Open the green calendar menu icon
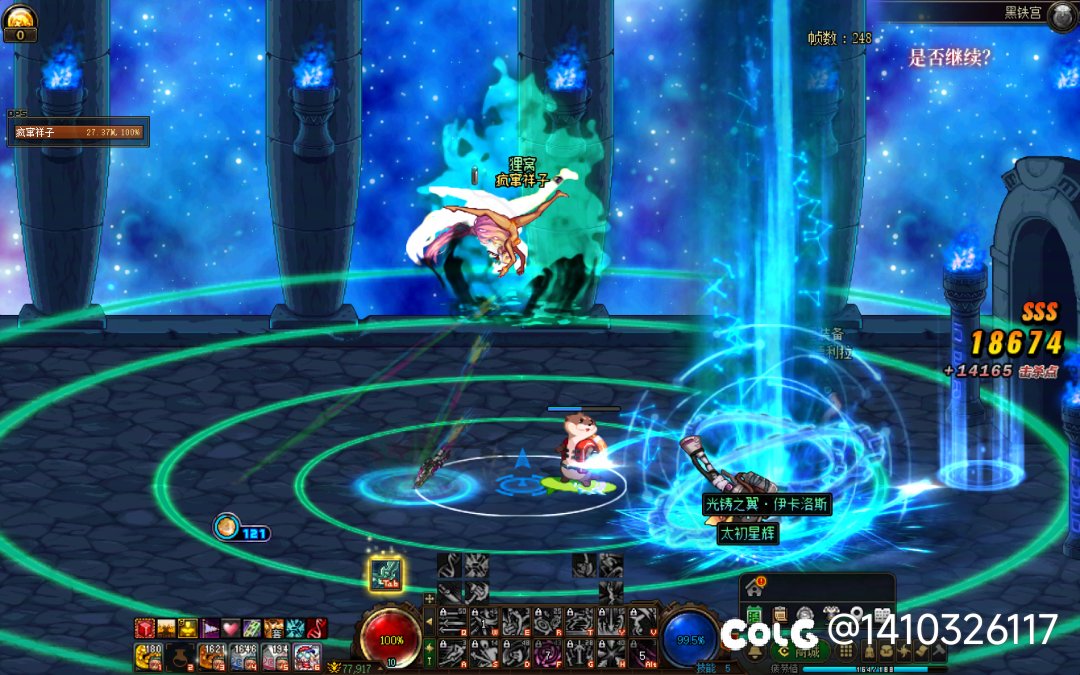 754,615
